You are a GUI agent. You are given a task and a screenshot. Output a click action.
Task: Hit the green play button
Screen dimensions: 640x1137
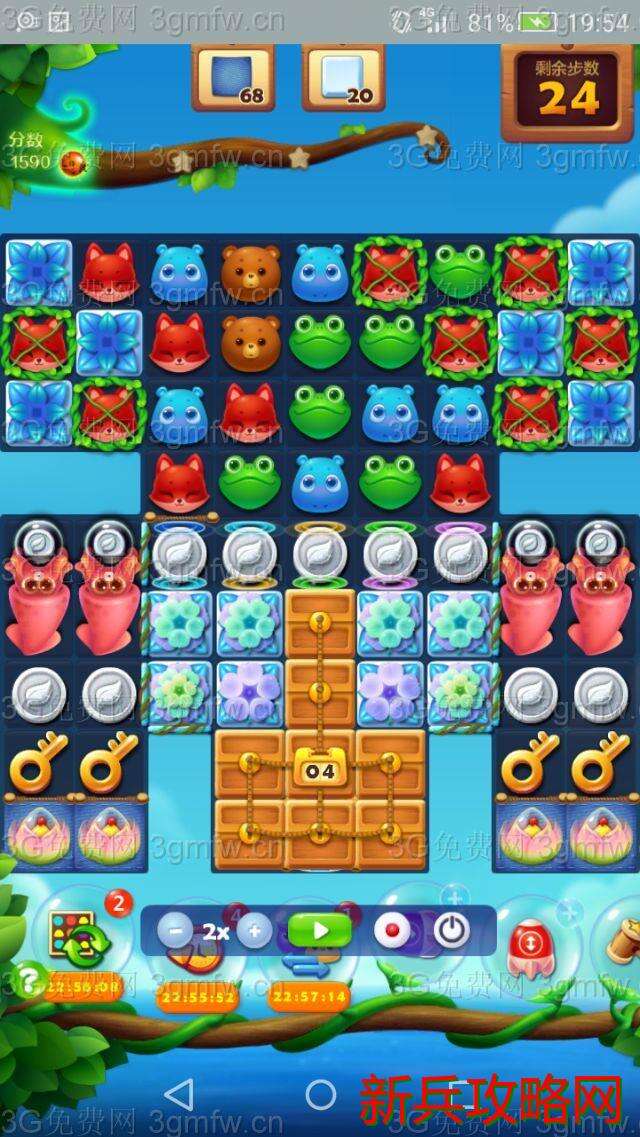click(320, 931)
